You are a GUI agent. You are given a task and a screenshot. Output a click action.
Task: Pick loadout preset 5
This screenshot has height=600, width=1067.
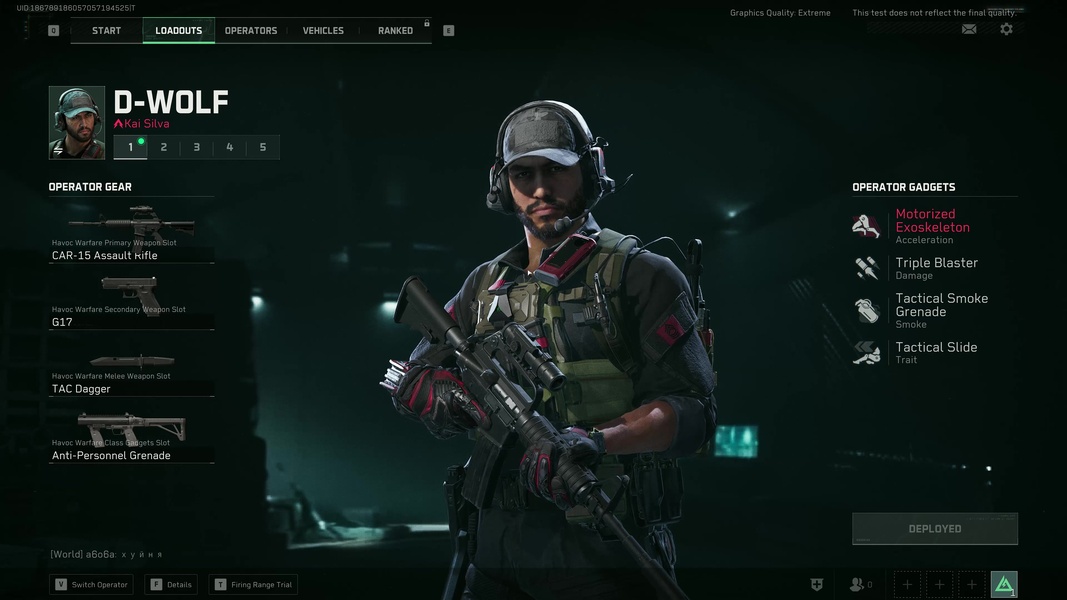click(263, 147)
